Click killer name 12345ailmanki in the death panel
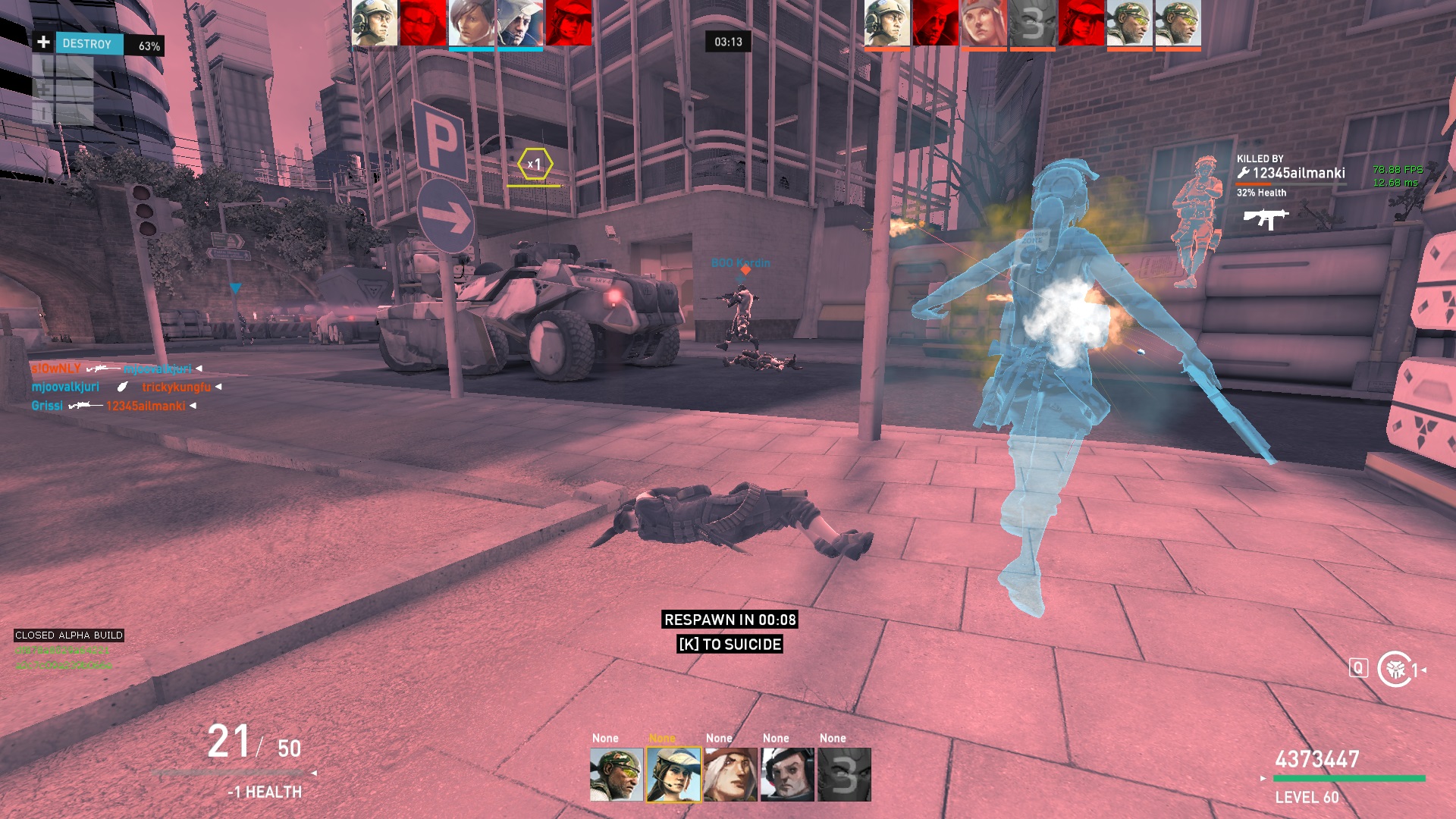Viewport: 1456px width, 819px height. [1298, 173]
